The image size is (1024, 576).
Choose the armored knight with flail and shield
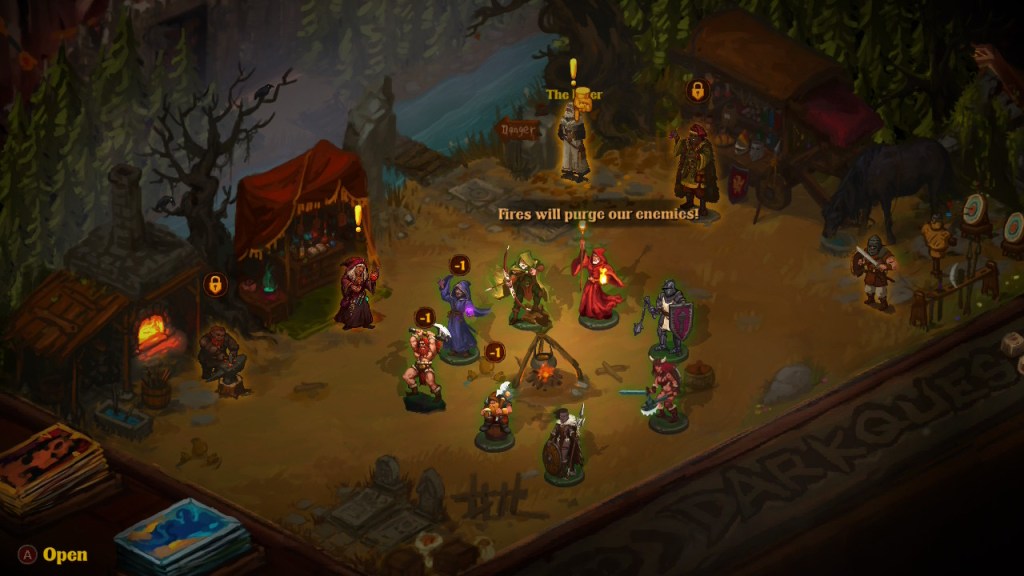tap(669, 320)
